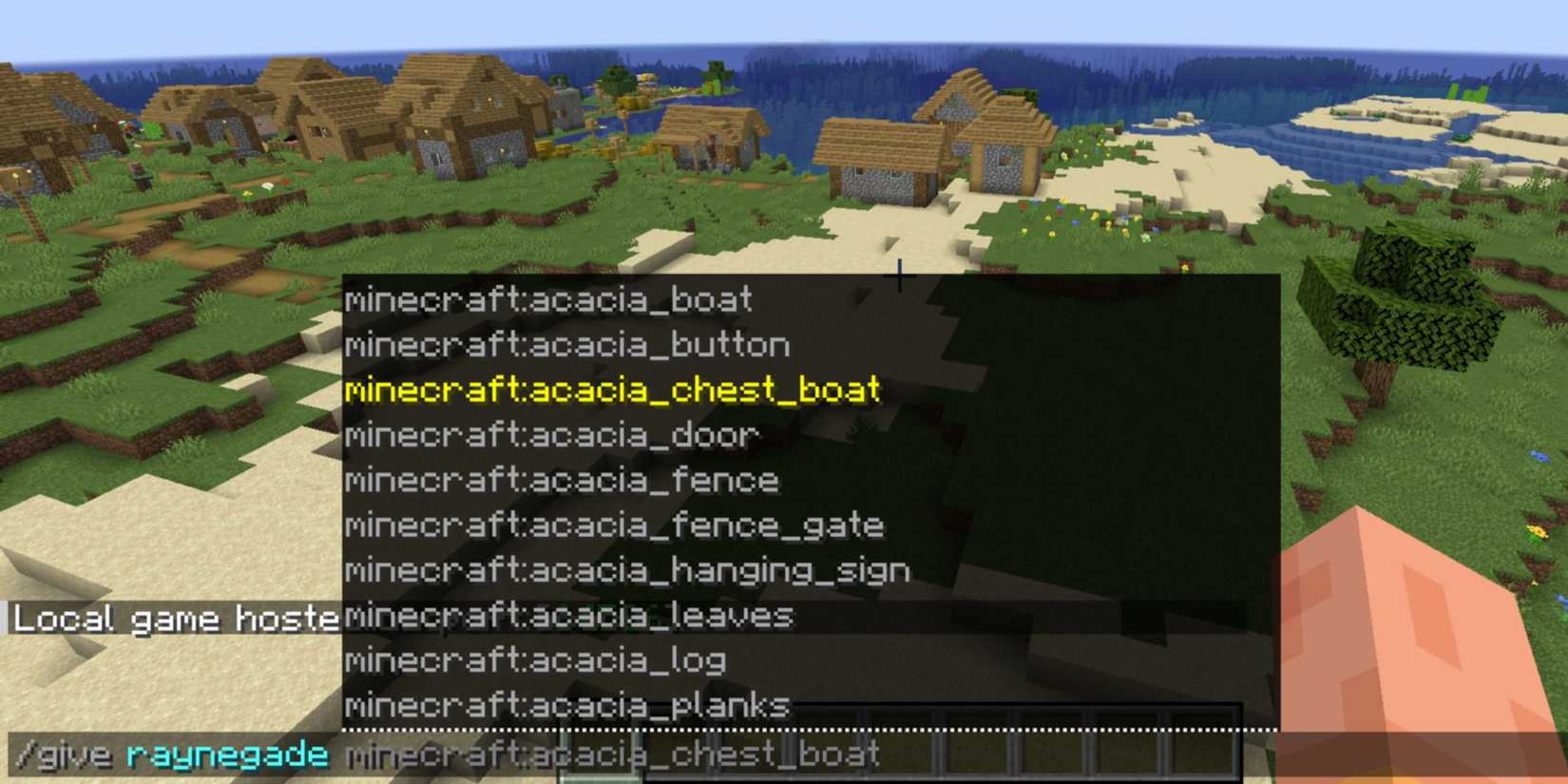Image resolution: width=1568 pixels, height=784 pixels.
Task: Select minecraft:acacia_fence from the suggestions
Action: point(561,481)
